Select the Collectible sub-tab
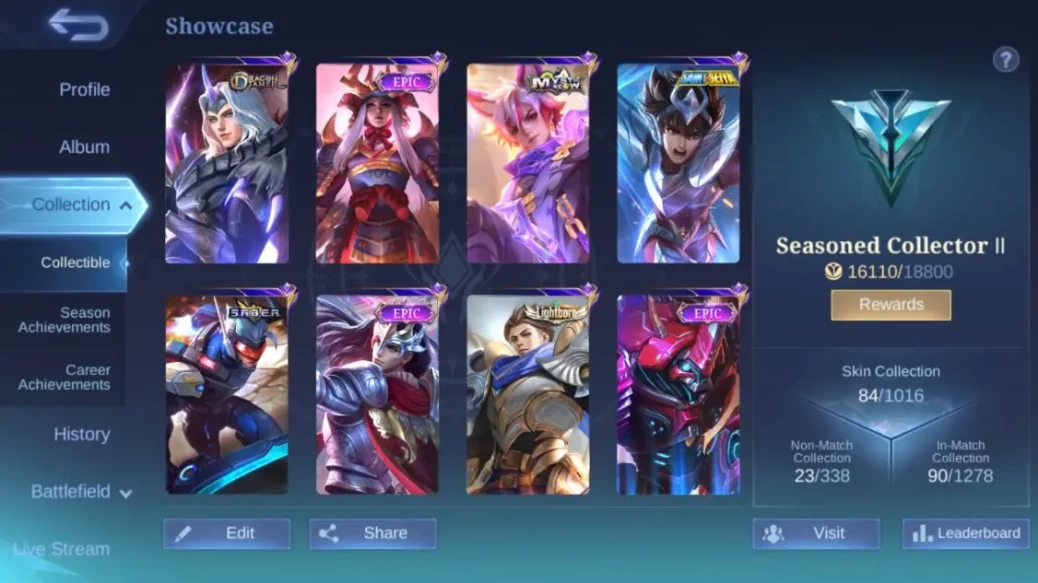Screen dimensions: 1038x583 tap(75, 262)
